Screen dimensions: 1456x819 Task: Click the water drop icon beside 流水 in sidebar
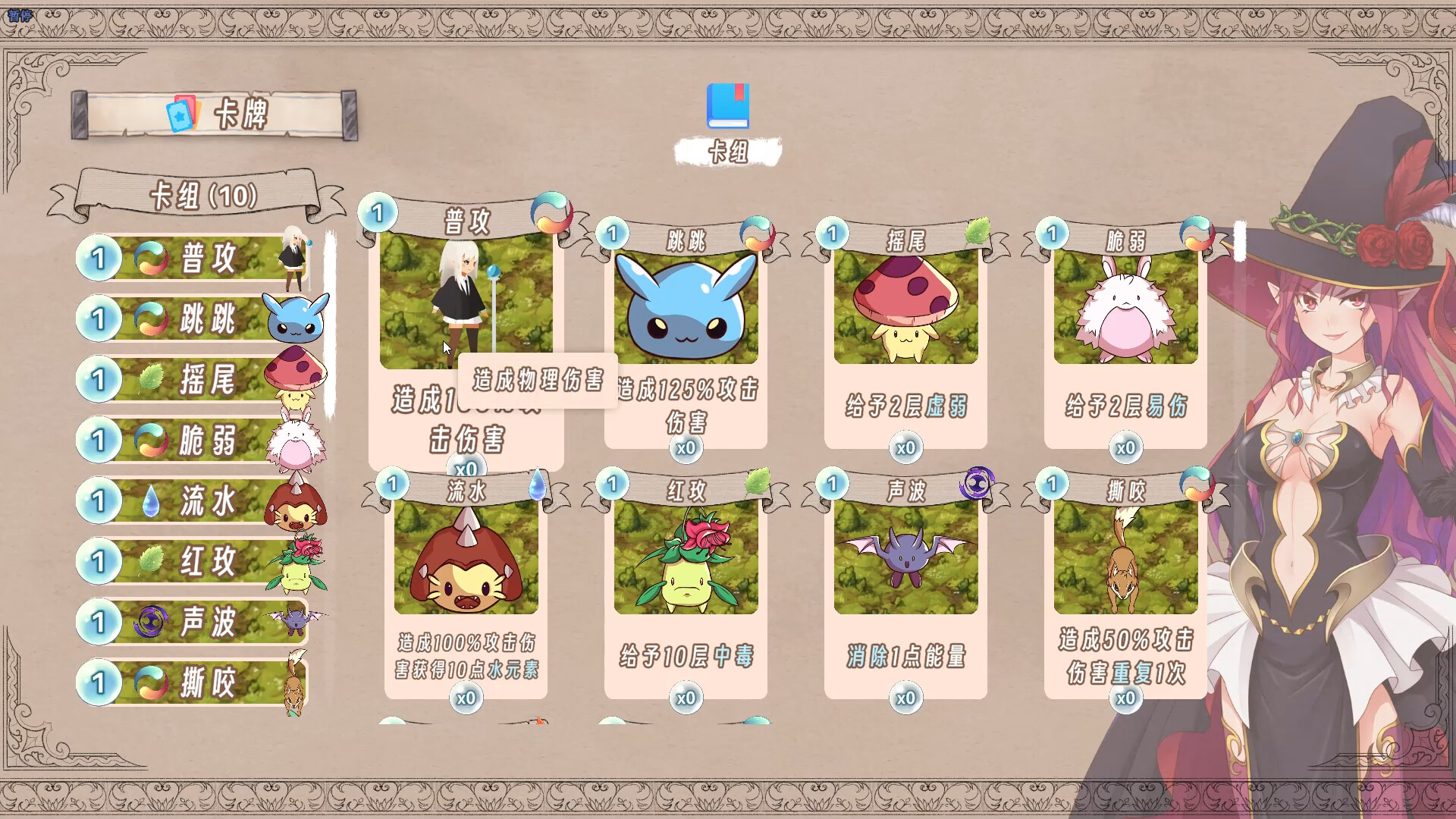[152, 501]
